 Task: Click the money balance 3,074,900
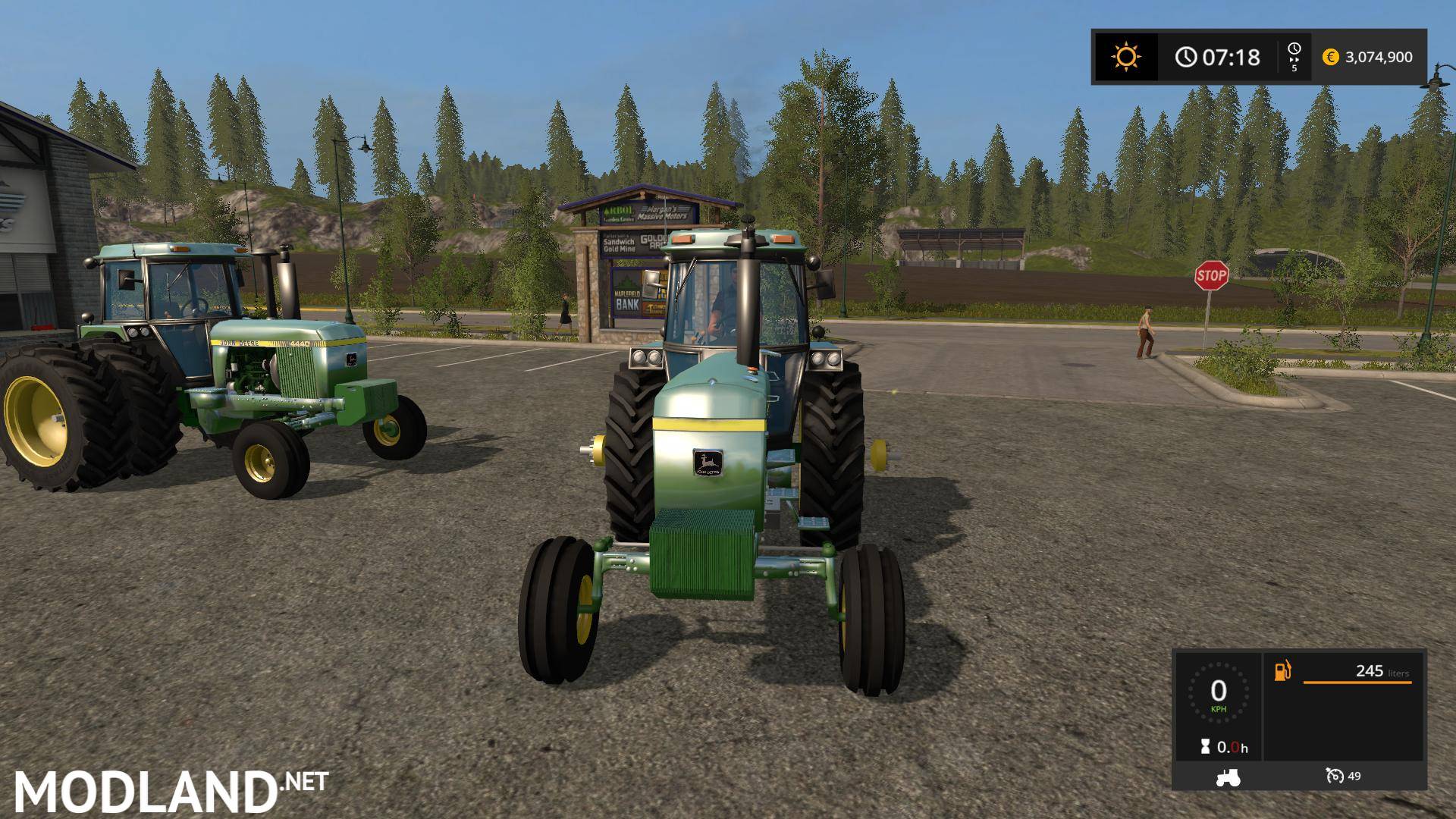click(1379, 57)
